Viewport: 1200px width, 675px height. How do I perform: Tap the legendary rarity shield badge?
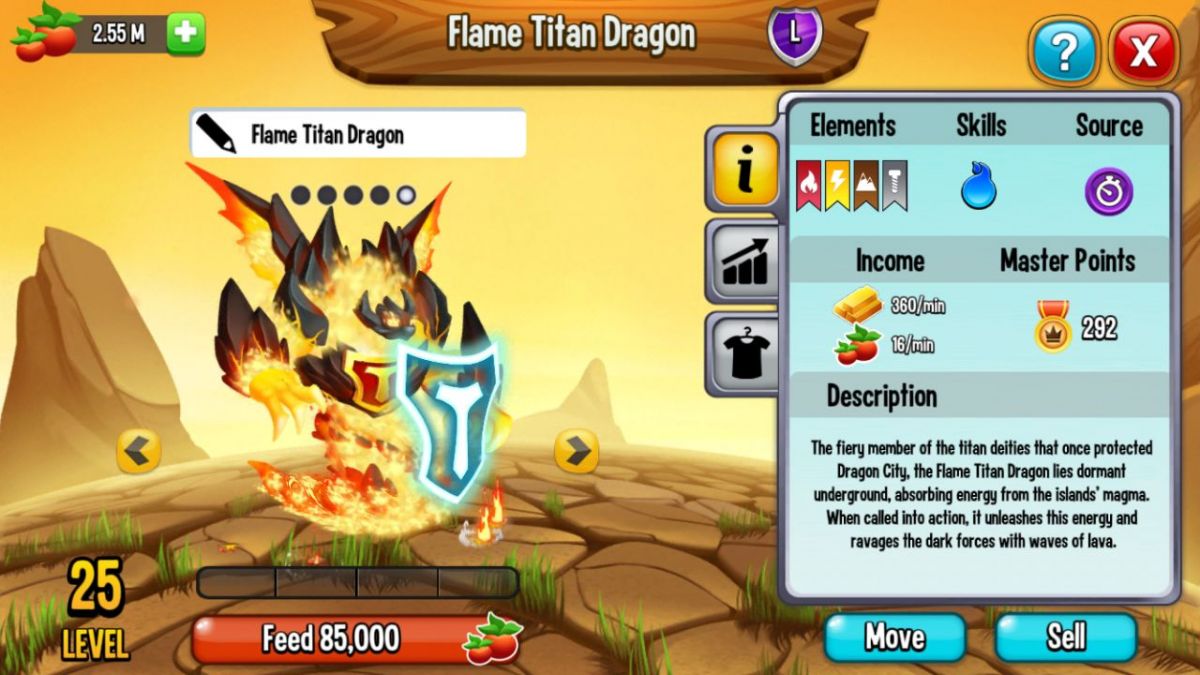click(x=795, y=33)
